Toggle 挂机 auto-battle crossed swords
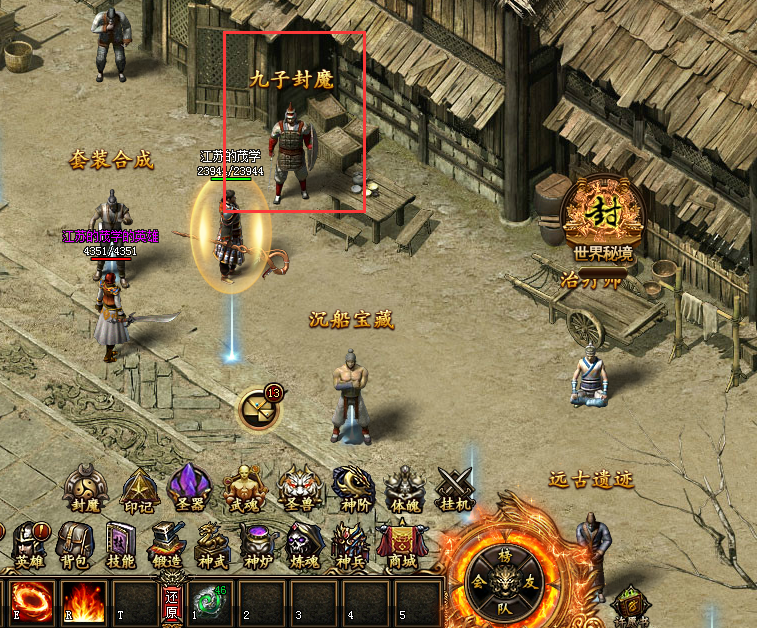Image resolution: width=757 pixels, height=628 pixels. click(456, 489)
